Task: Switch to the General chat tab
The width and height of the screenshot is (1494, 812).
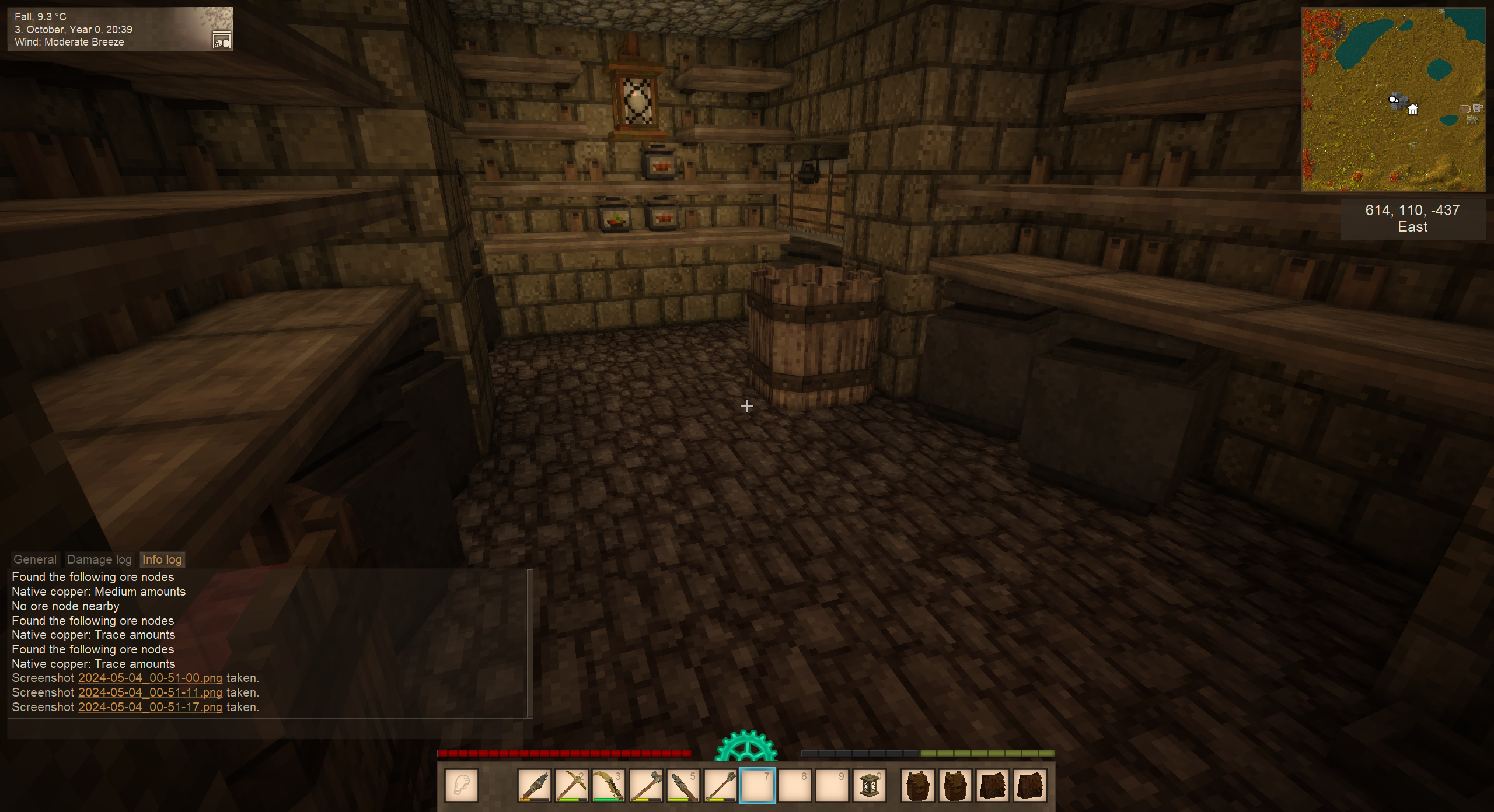Action: pos(35,559)
